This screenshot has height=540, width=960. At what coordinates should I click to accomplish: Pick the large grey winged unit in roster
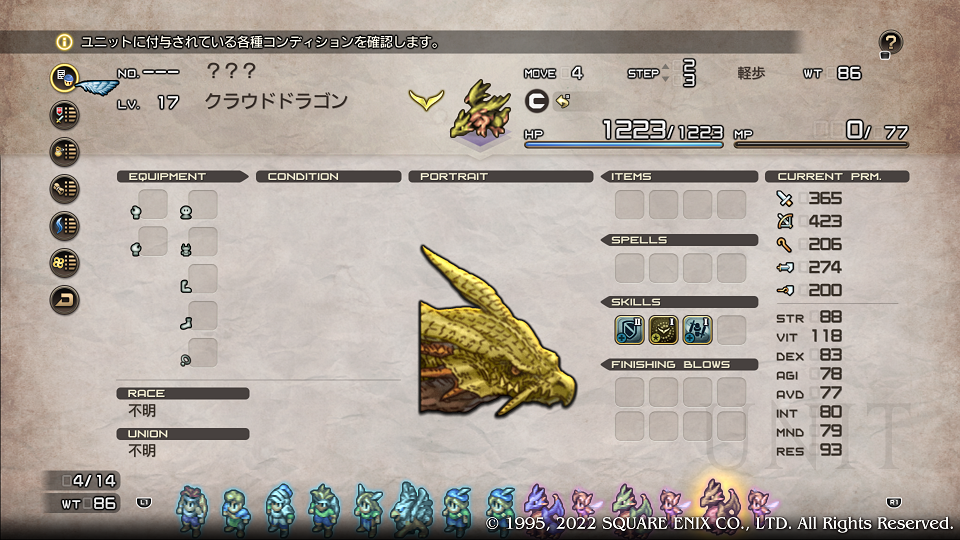[411, 506]
